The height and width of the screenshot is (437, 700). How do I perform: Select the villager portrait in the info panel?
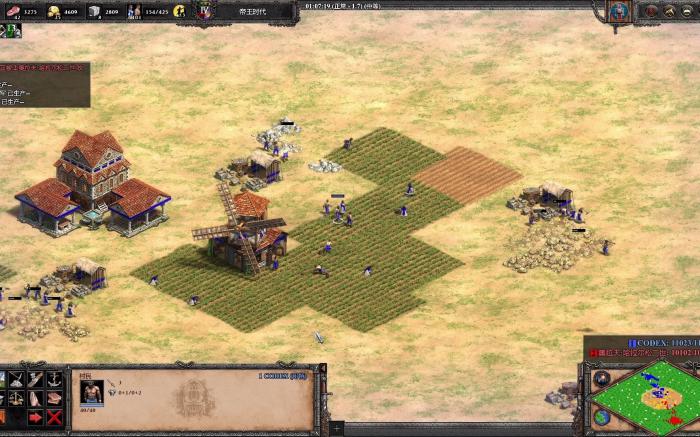92,391
